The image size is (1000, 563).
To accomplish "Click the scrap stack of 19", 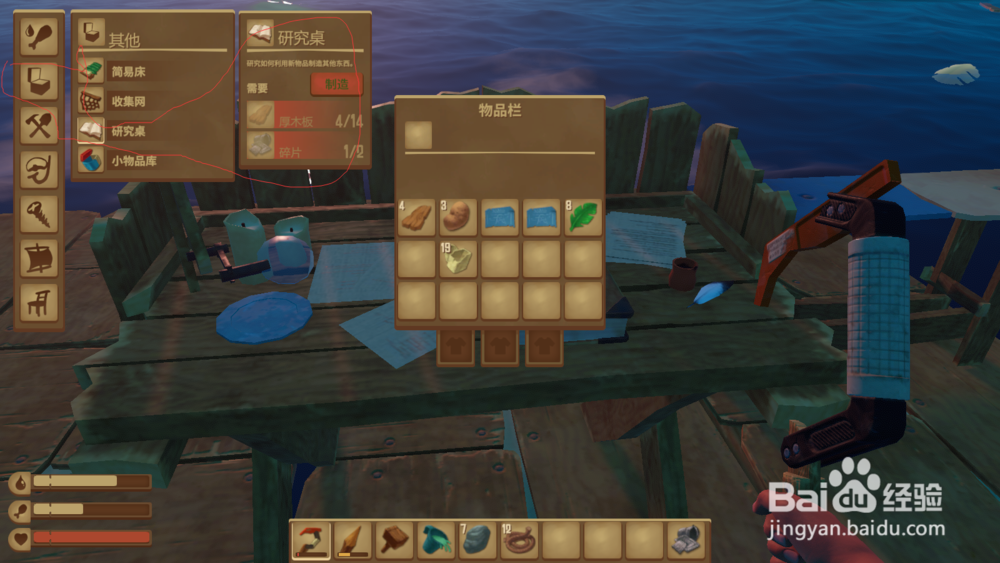I will tap(459, 259).
